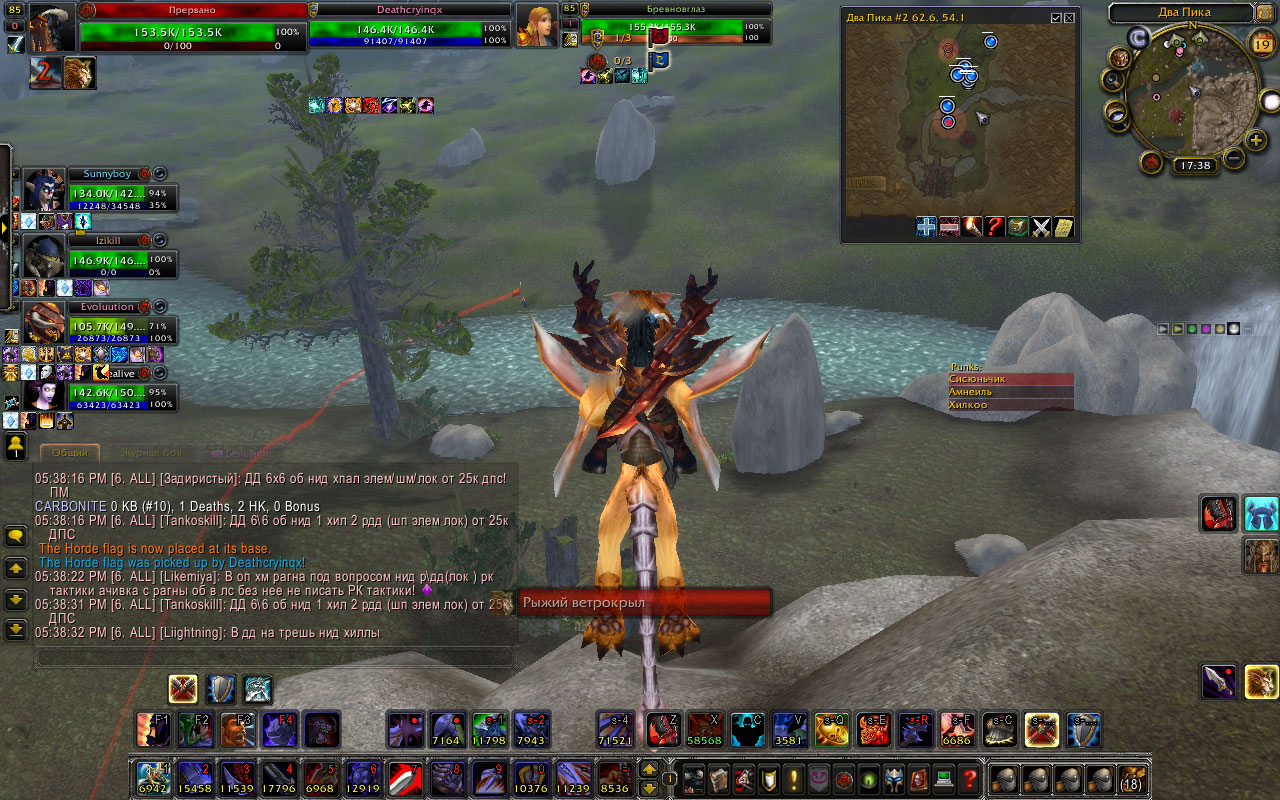Select Хилкоо in the Punks list
This screenshot has height=800, width=1280.
(x=1010, y=405)
